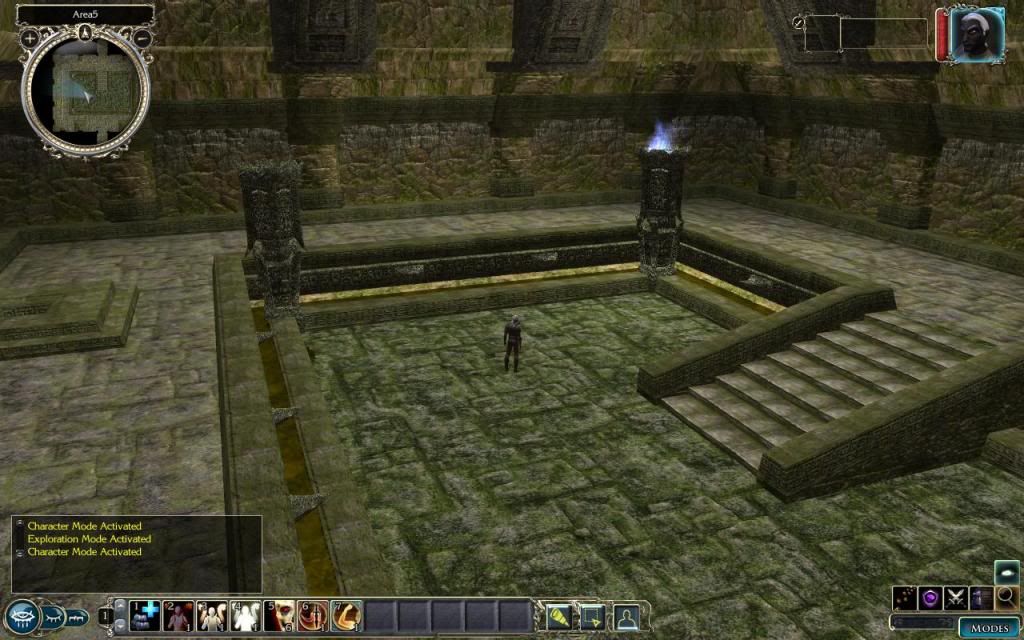
Task: Toggle the minimap's north arrow button
Action: point(86,31)
